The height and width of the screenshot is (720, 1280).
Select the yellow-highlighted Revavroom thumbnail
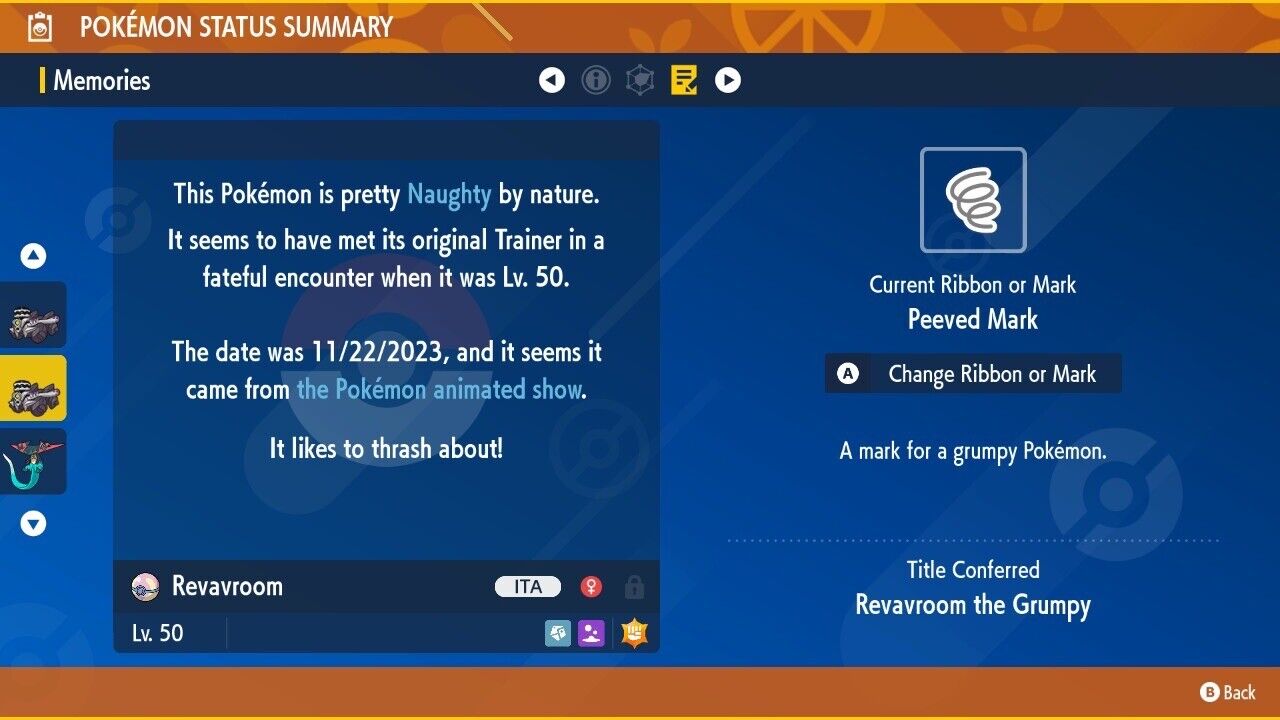34,388
